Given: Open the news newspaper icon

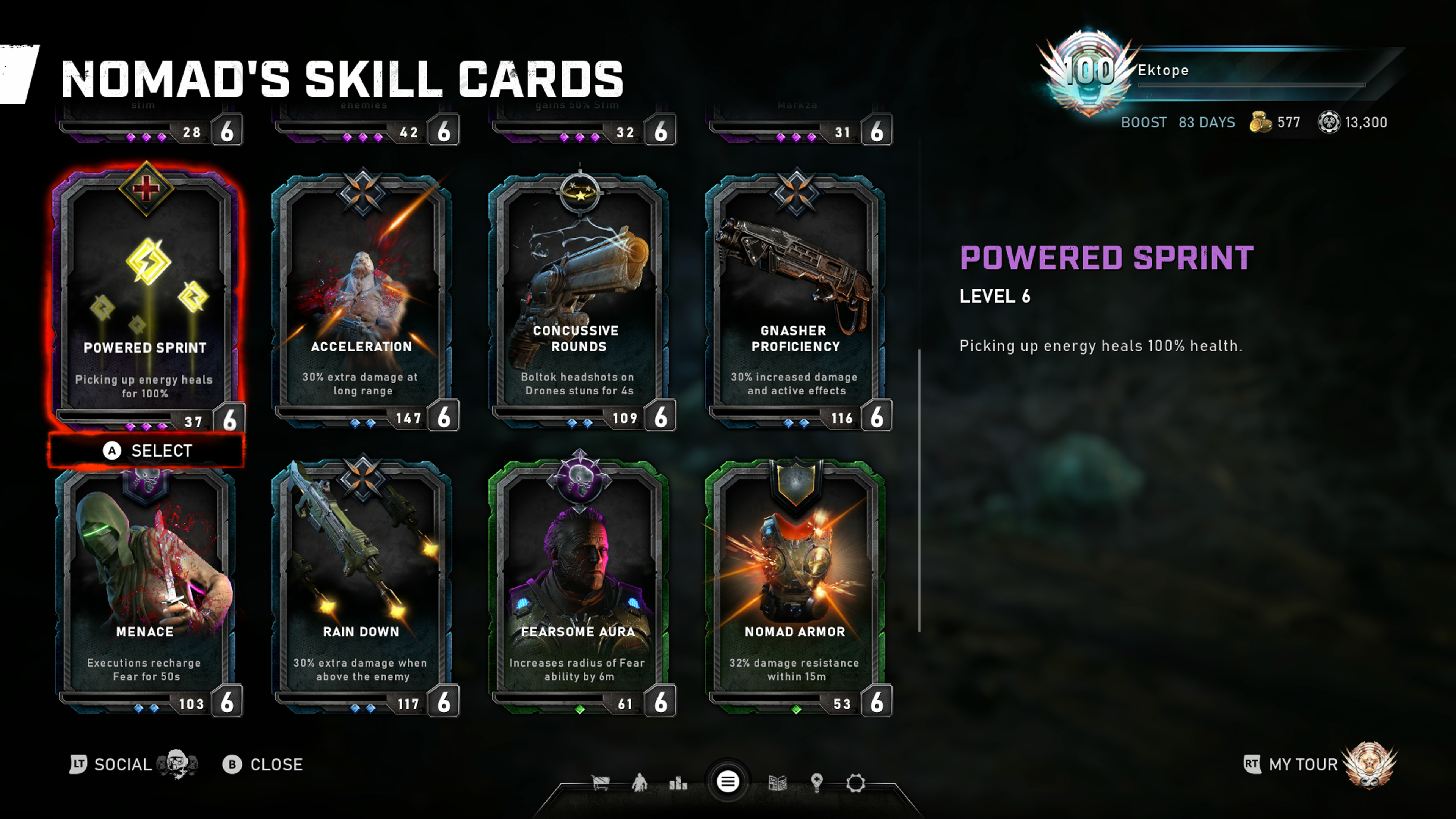Looking at the screenshot, I should 778,783.
